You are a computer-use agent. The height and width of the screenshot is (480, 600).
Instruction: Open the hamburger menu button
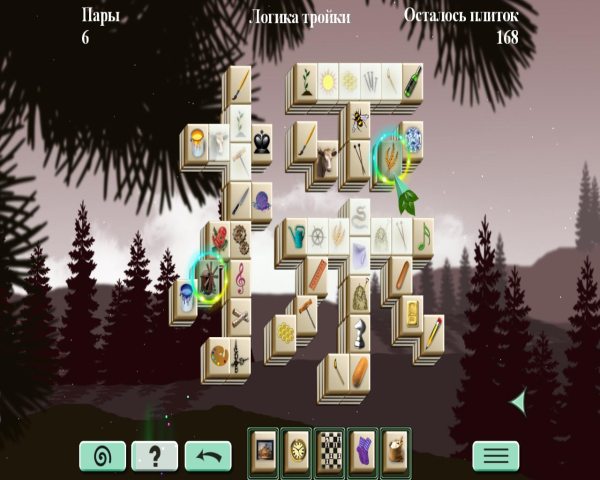pyautogui.click(x=496, y=456)
